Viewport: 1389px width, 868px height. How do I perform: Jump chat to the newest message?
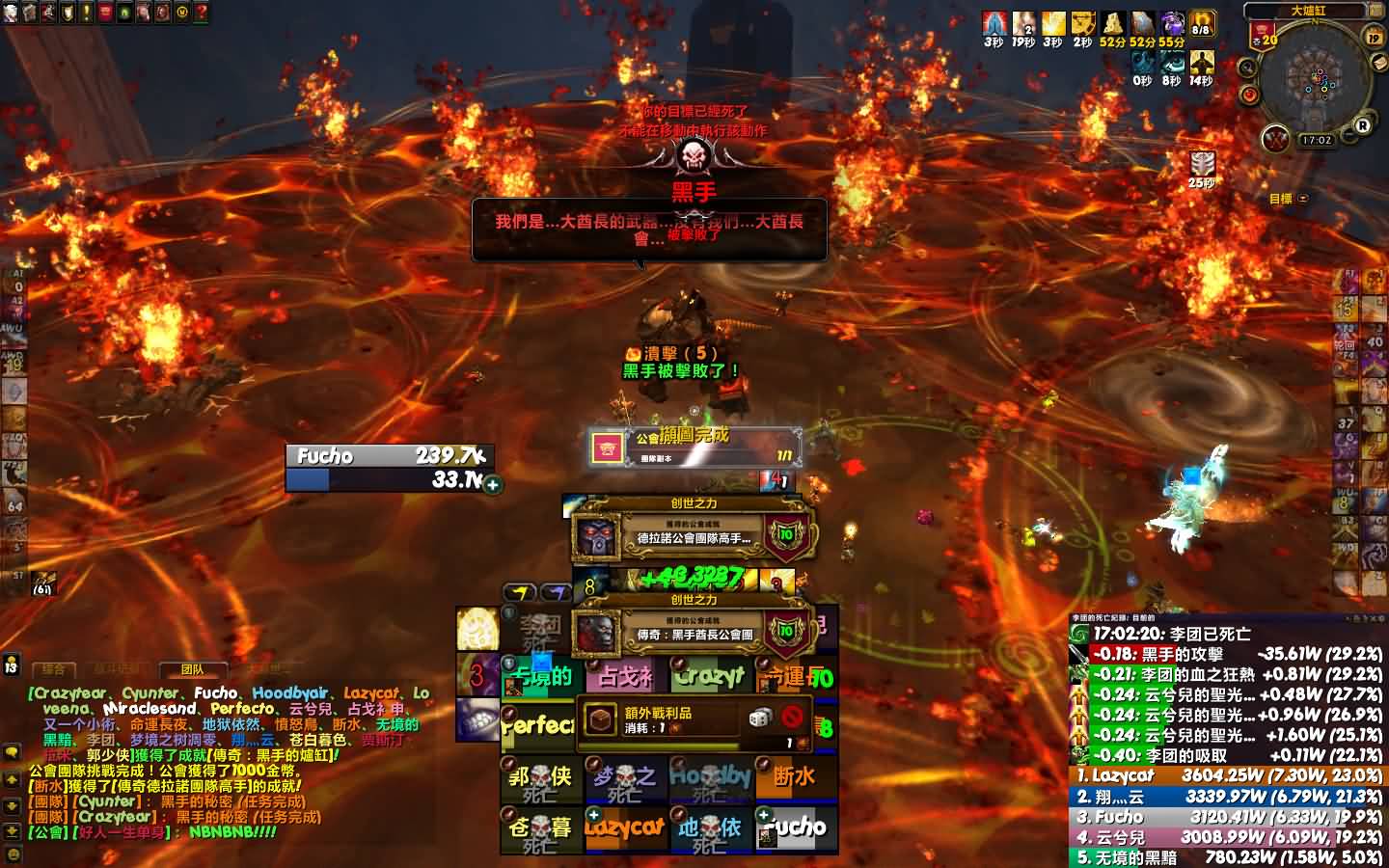pyautogui.click(x=12, y=830)
